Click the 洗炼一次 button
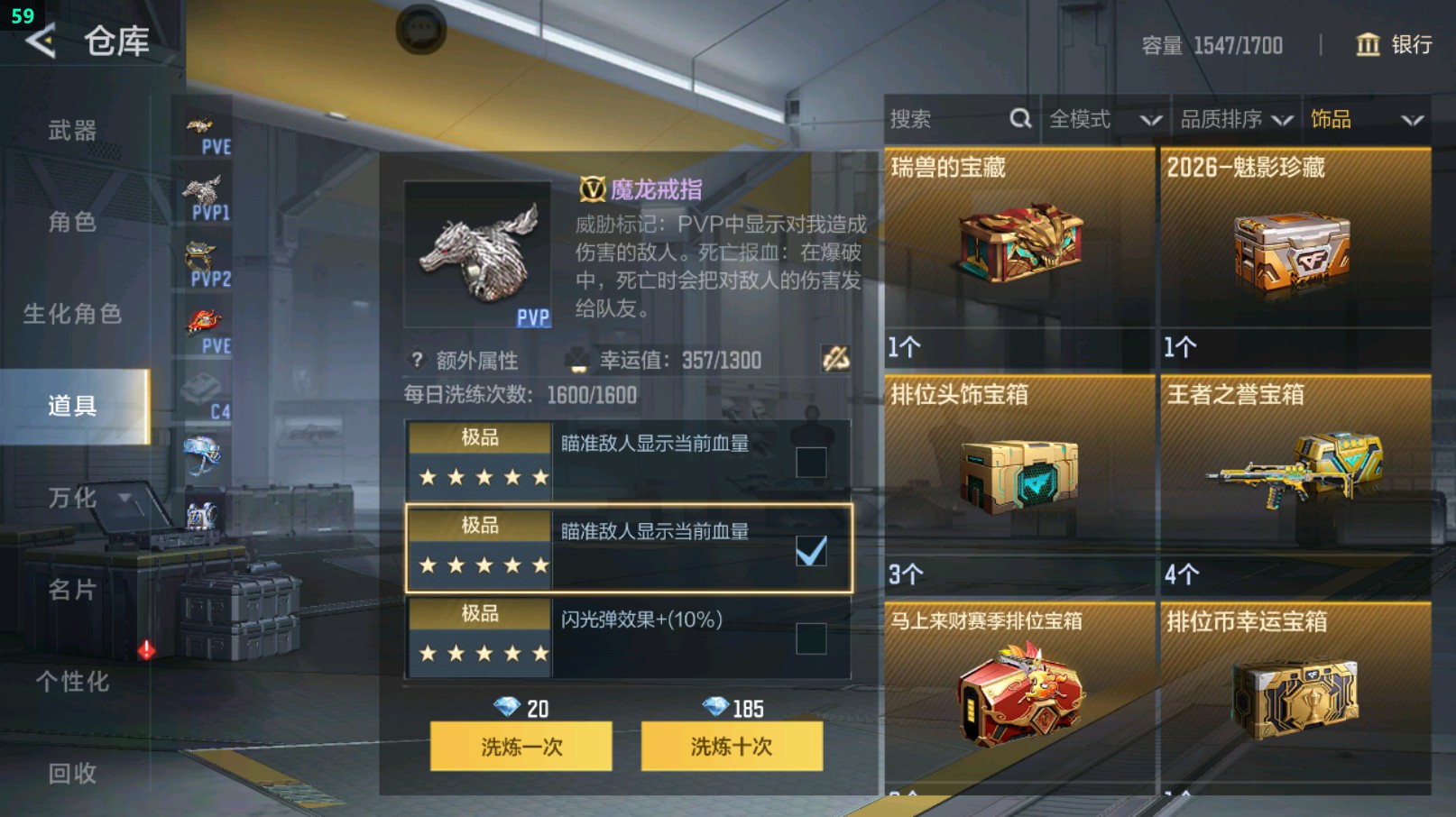This screenshot has height=817, width=1456. tap(521, 747)
